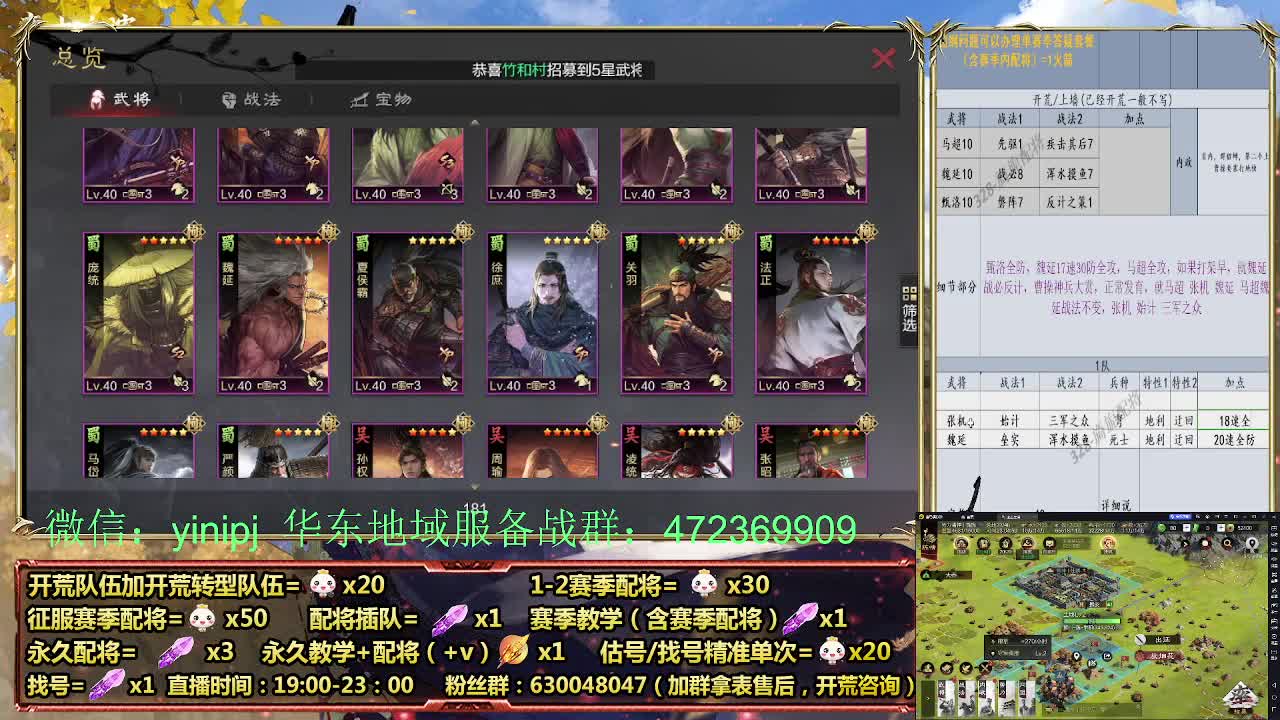Open the 宝物 tab
This screenshot has width=1280, height=720.
pyautogui.click(x=400, y=100)
